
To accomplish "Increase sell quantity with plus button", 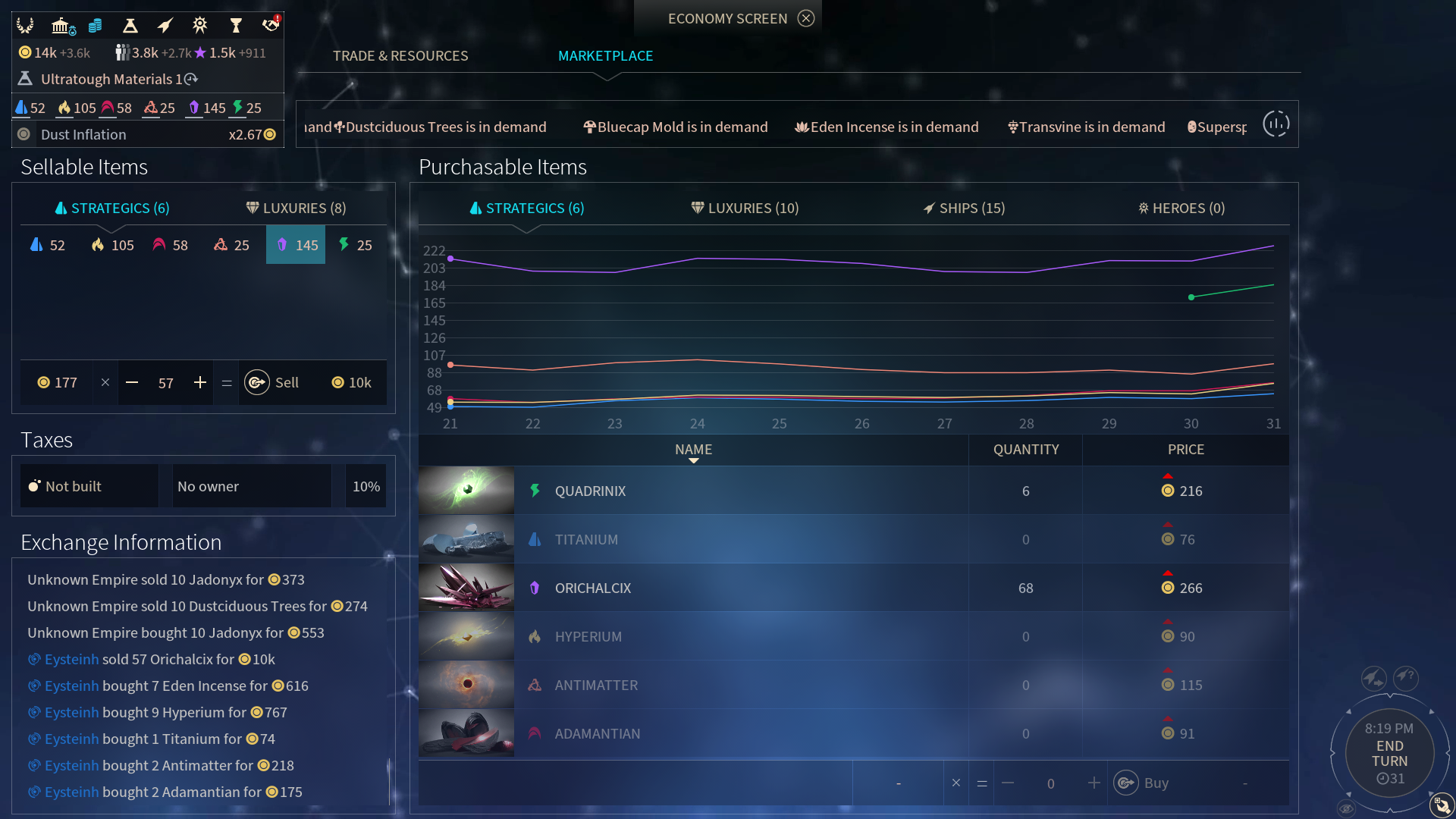I will (200, 383).
